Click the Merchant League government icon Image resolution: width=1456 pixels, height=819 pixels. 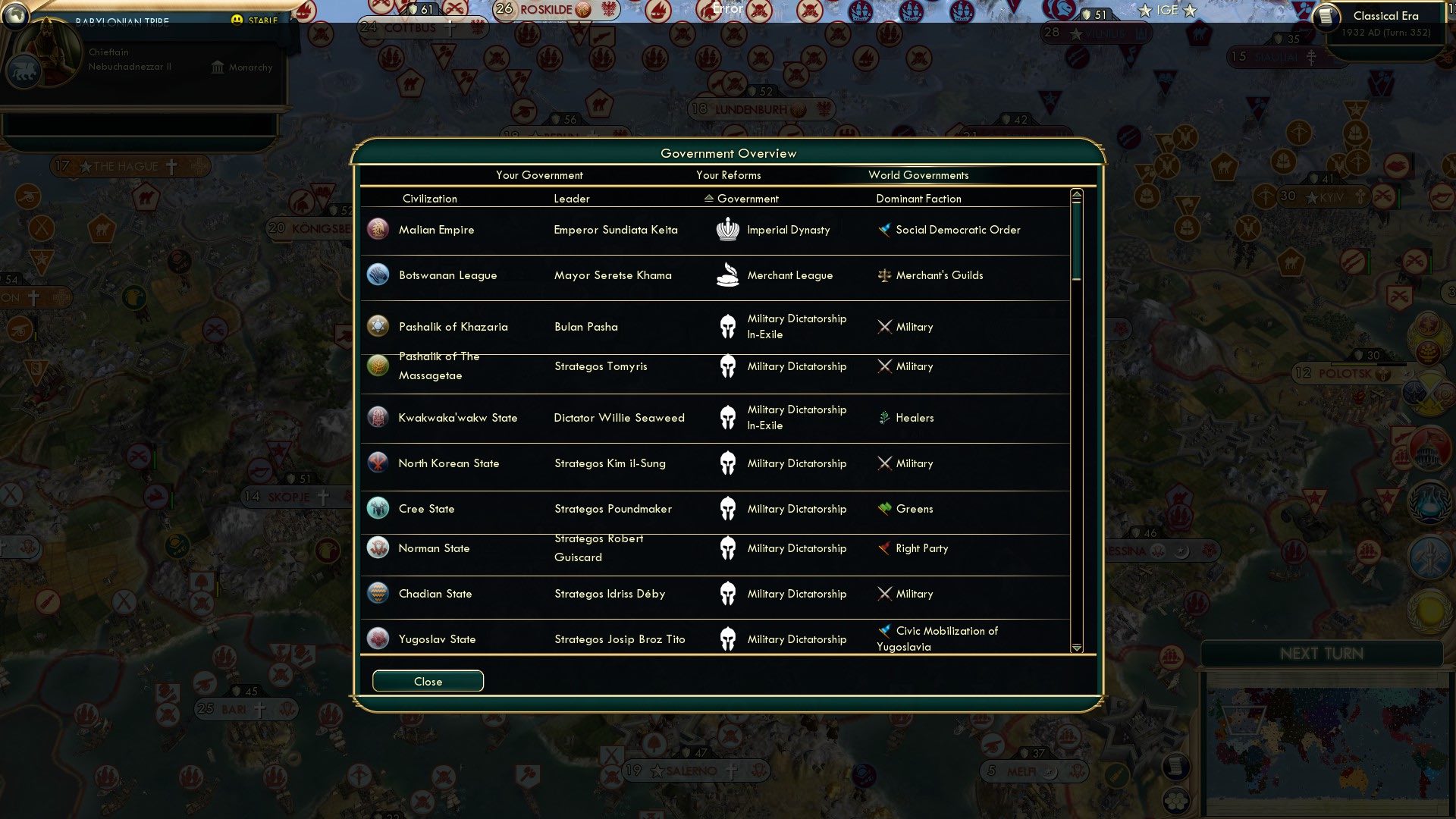point(728,275)
